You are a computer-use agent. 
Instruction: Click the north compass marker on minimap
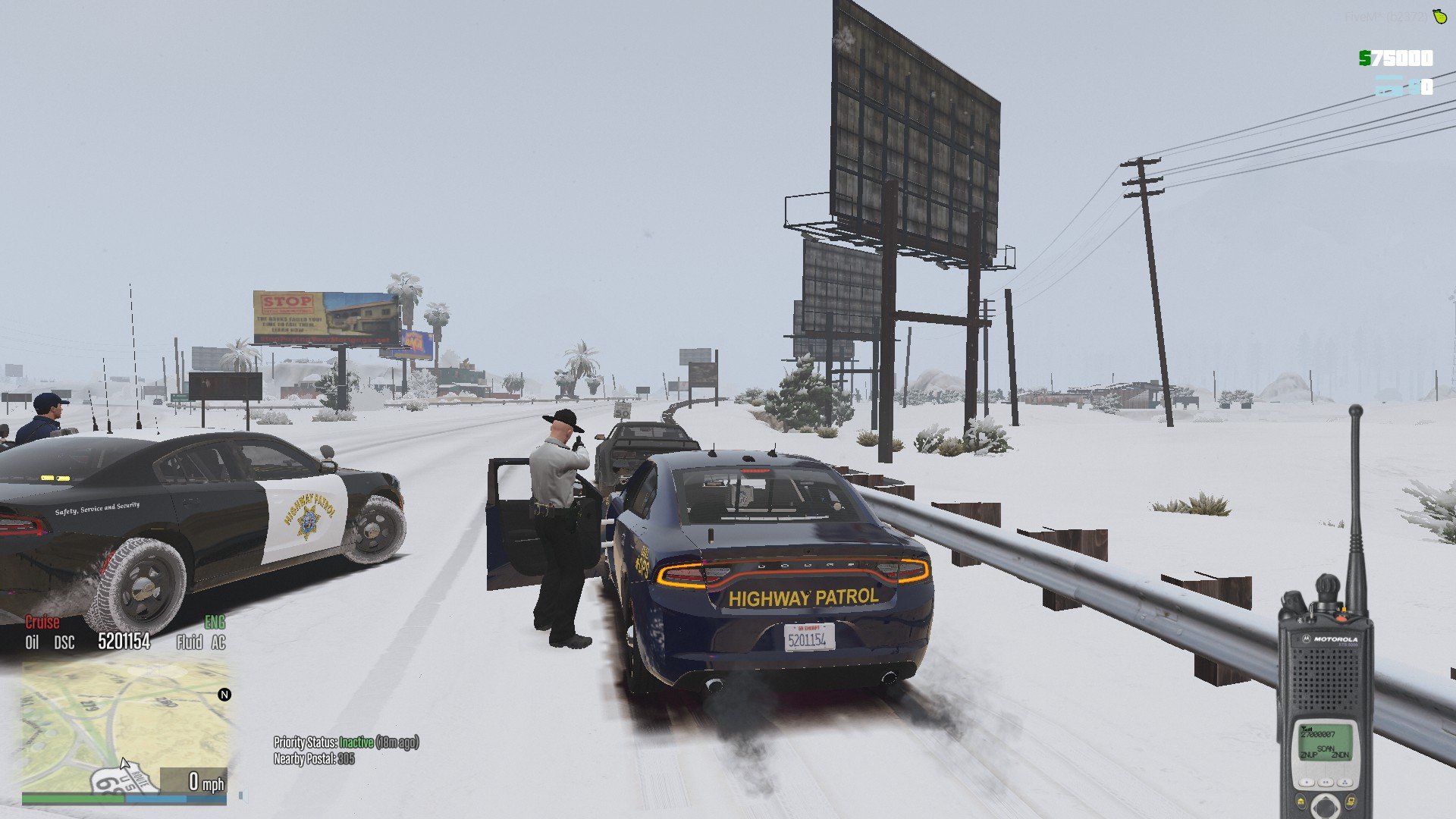[224, 695]
